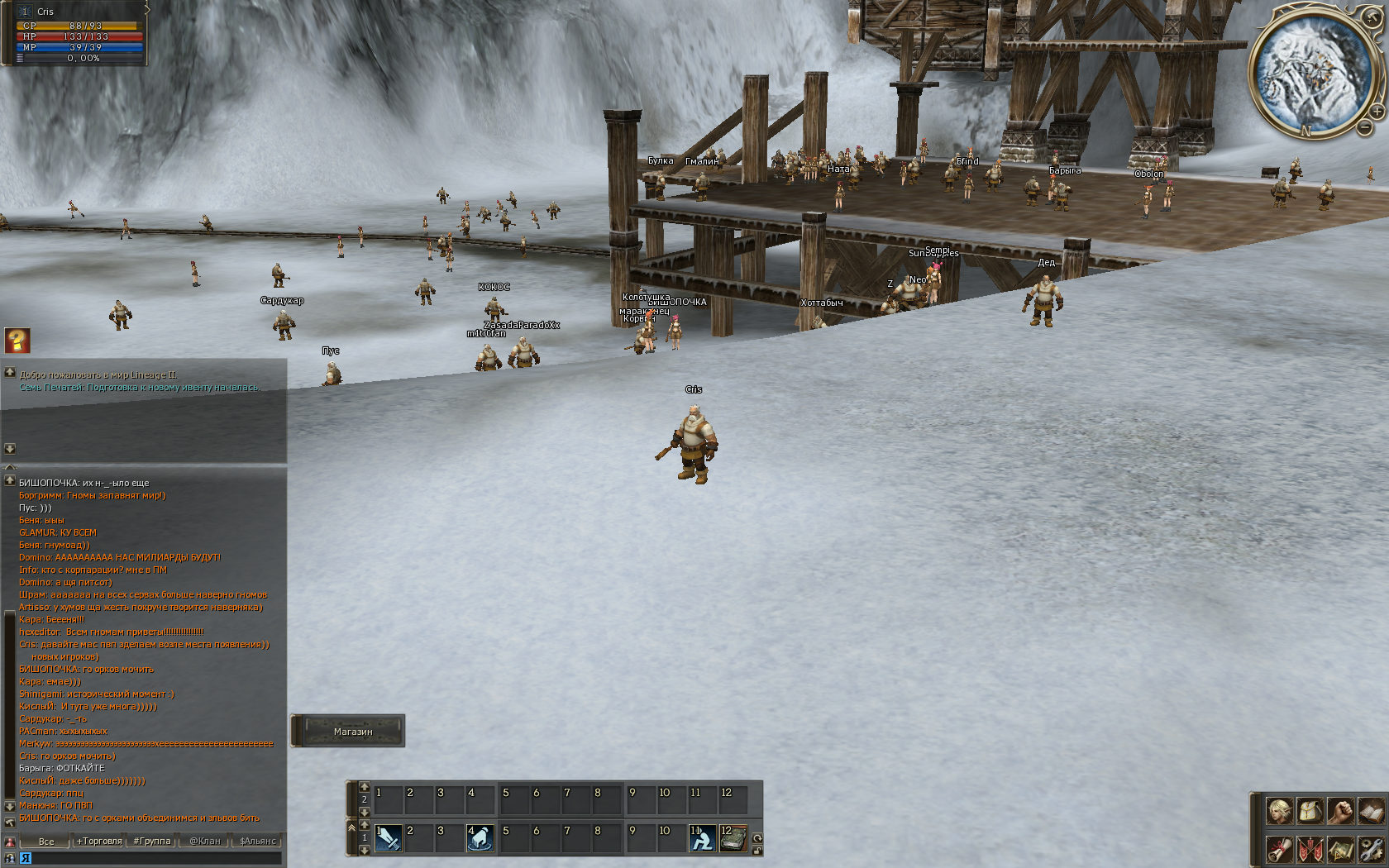The image size is (1389, 868).
Task: Activate the pick-up hand action in slot 4
Action: pyautogui.click(x=480, y=838)
